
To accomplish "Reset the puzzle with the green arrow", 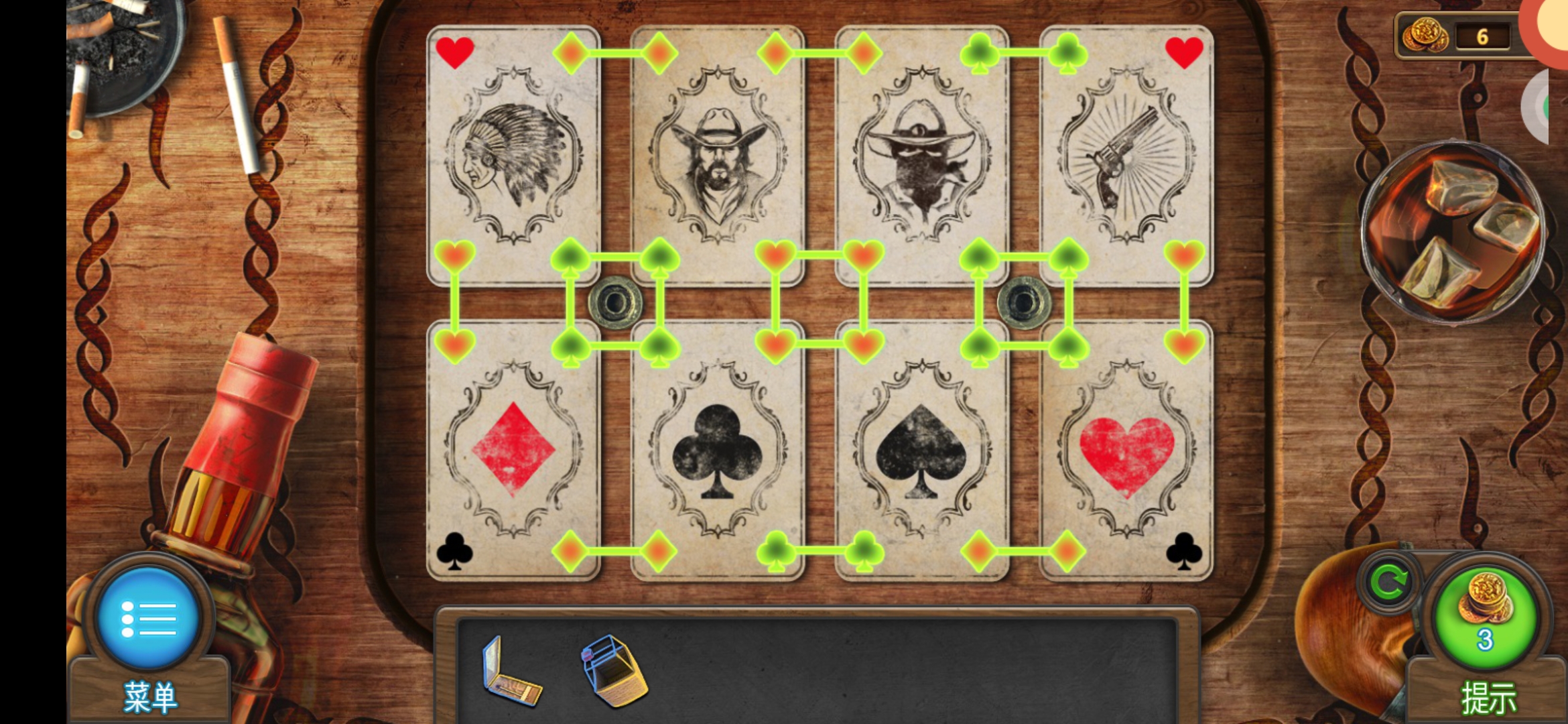I will point(1388,583).
